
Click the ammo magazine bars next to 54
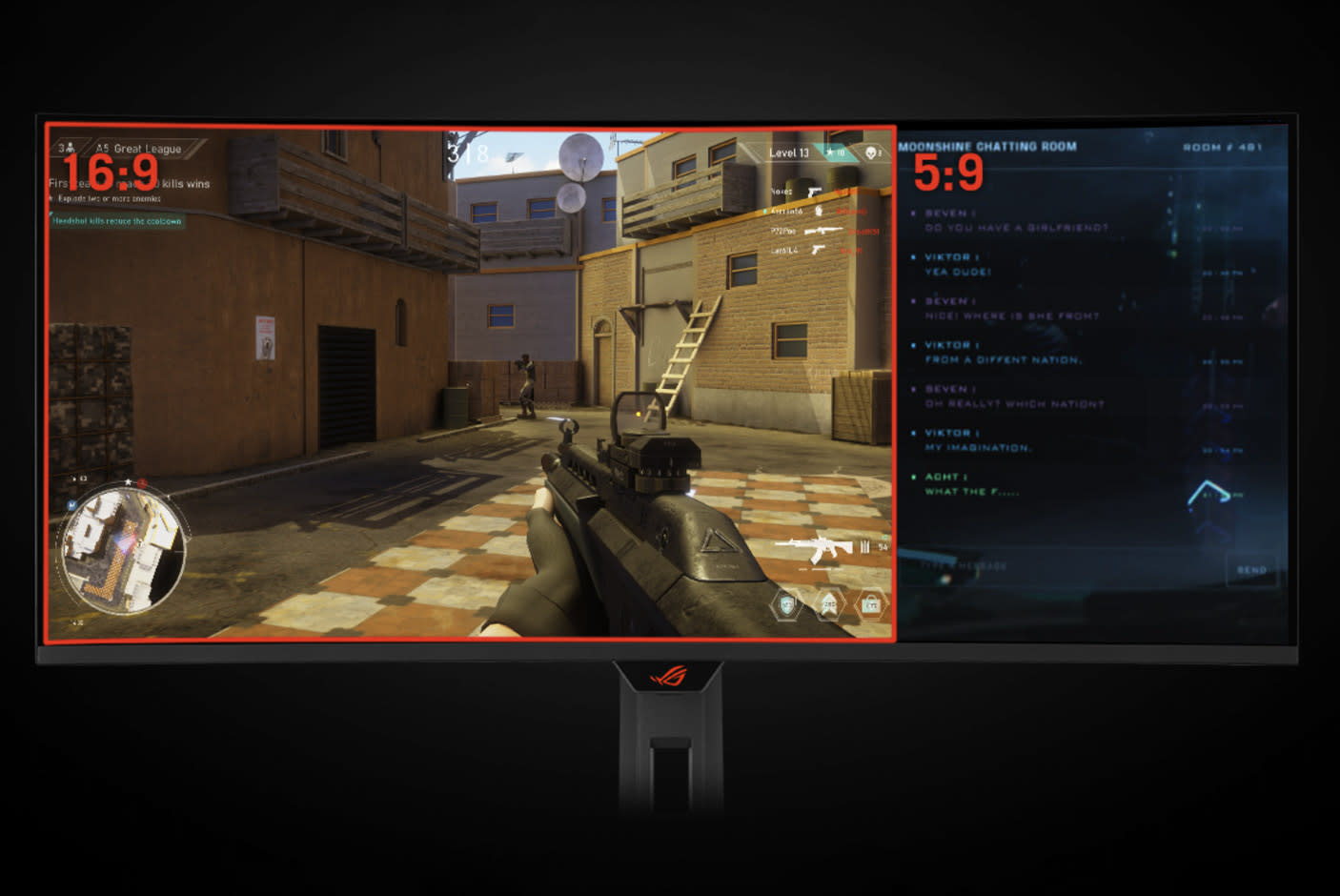click(x=865, y=545)
